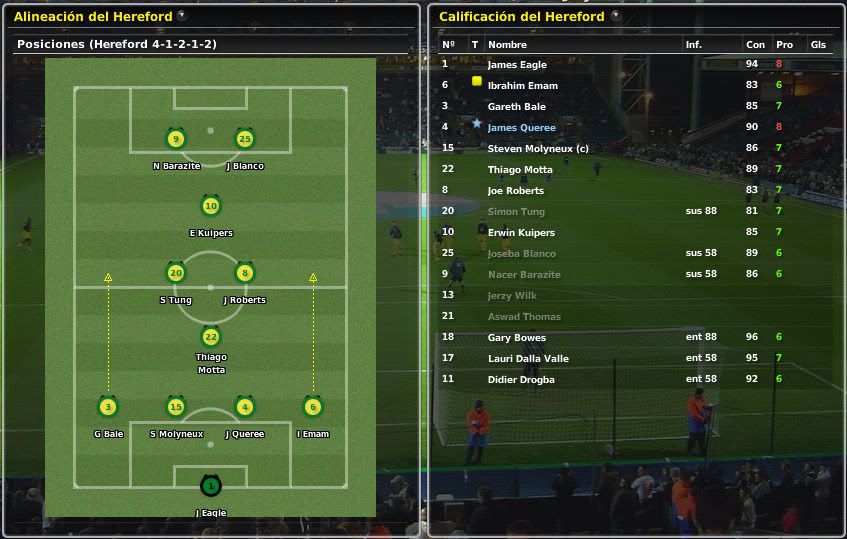Select striker N Barazite's shirt icon
Viewport: 847px width, 539px height.
176,140
